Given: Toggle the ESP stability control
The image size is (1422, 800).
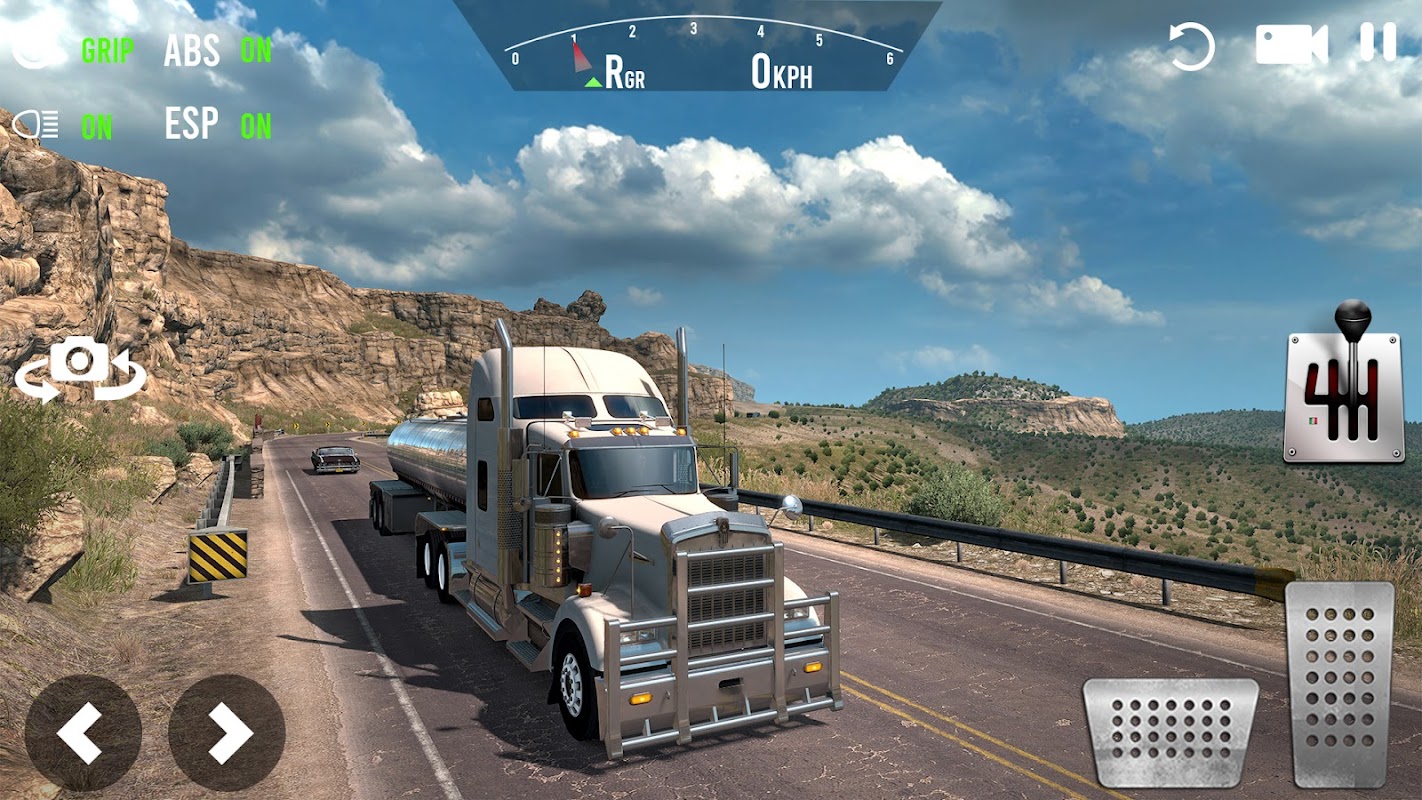Looking at the screenshot, I should (x=217, y=125).
